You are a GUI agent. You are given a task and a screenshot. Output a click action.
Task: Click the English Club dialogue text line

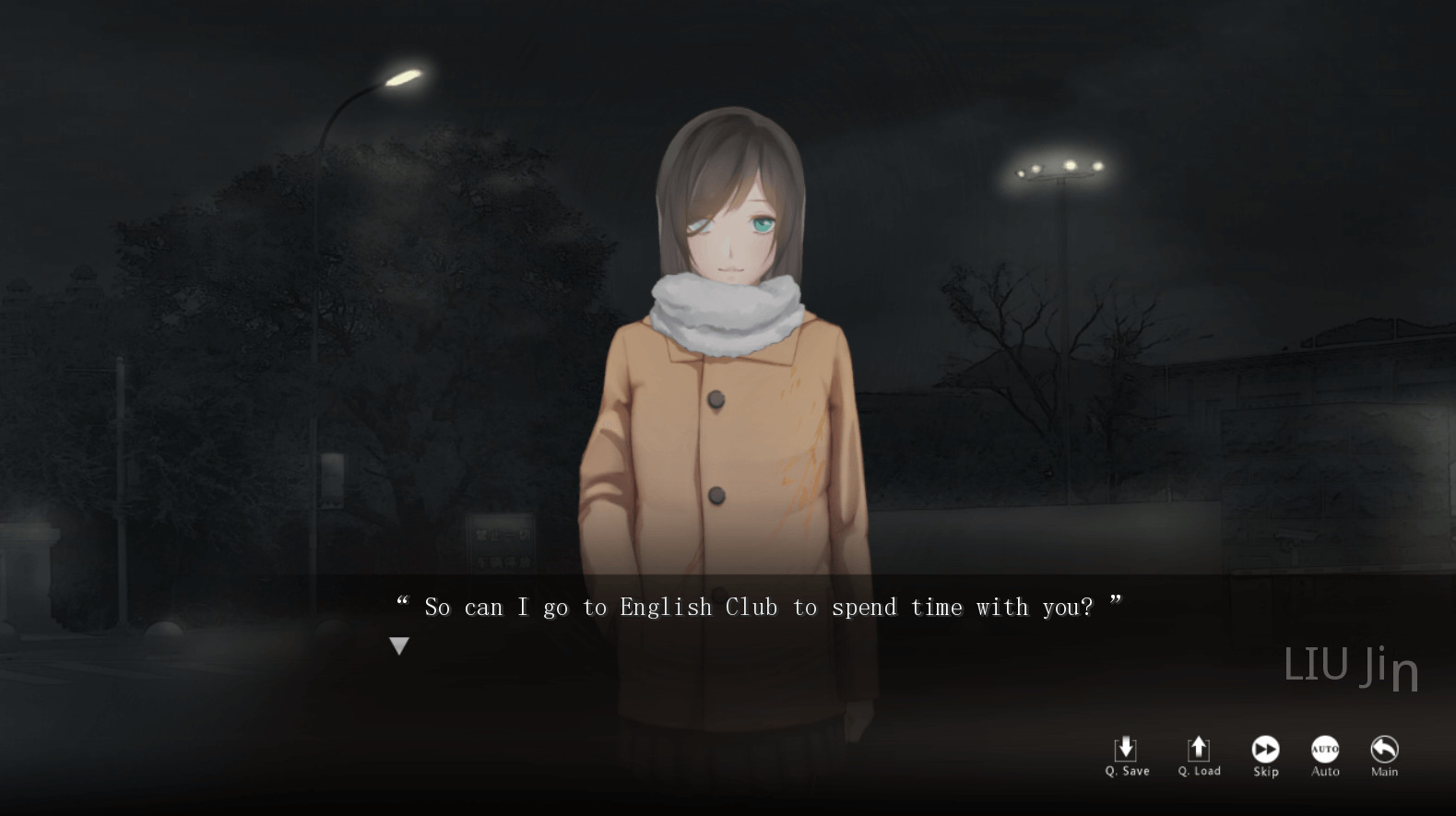[x=759, y=607]
